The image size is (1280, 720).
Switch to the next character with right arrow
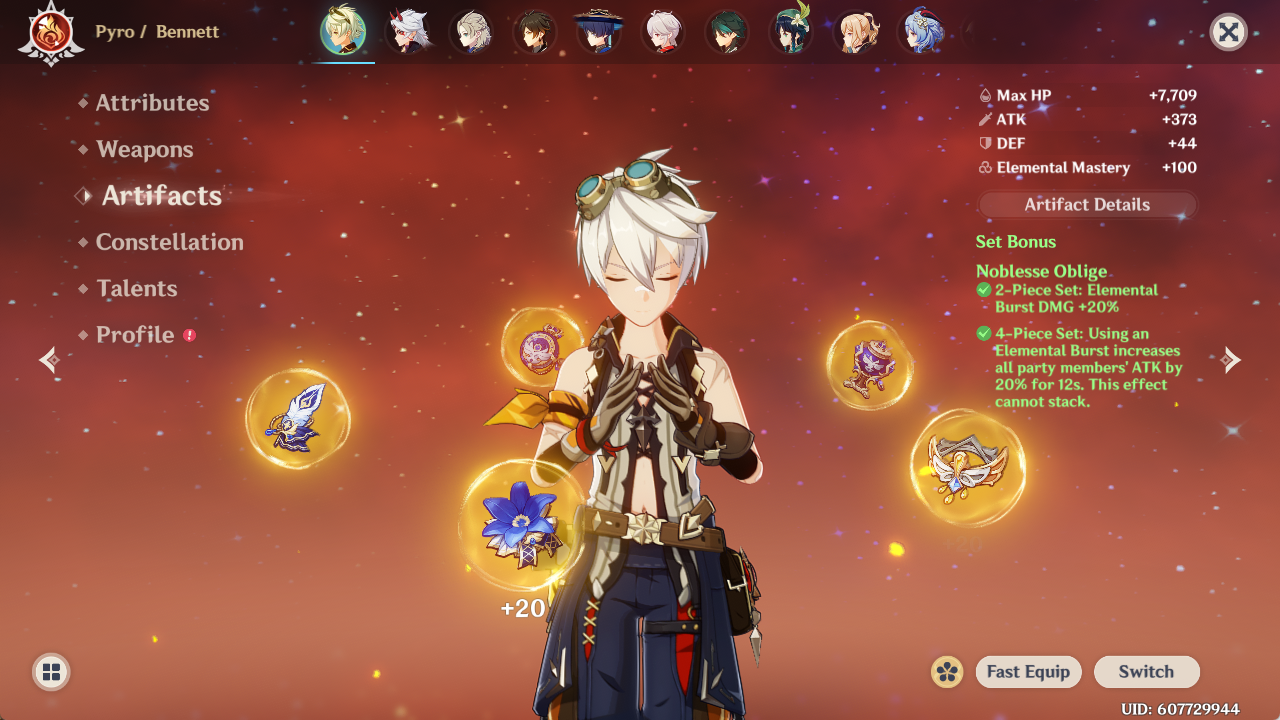click(x=1231, y=360)
